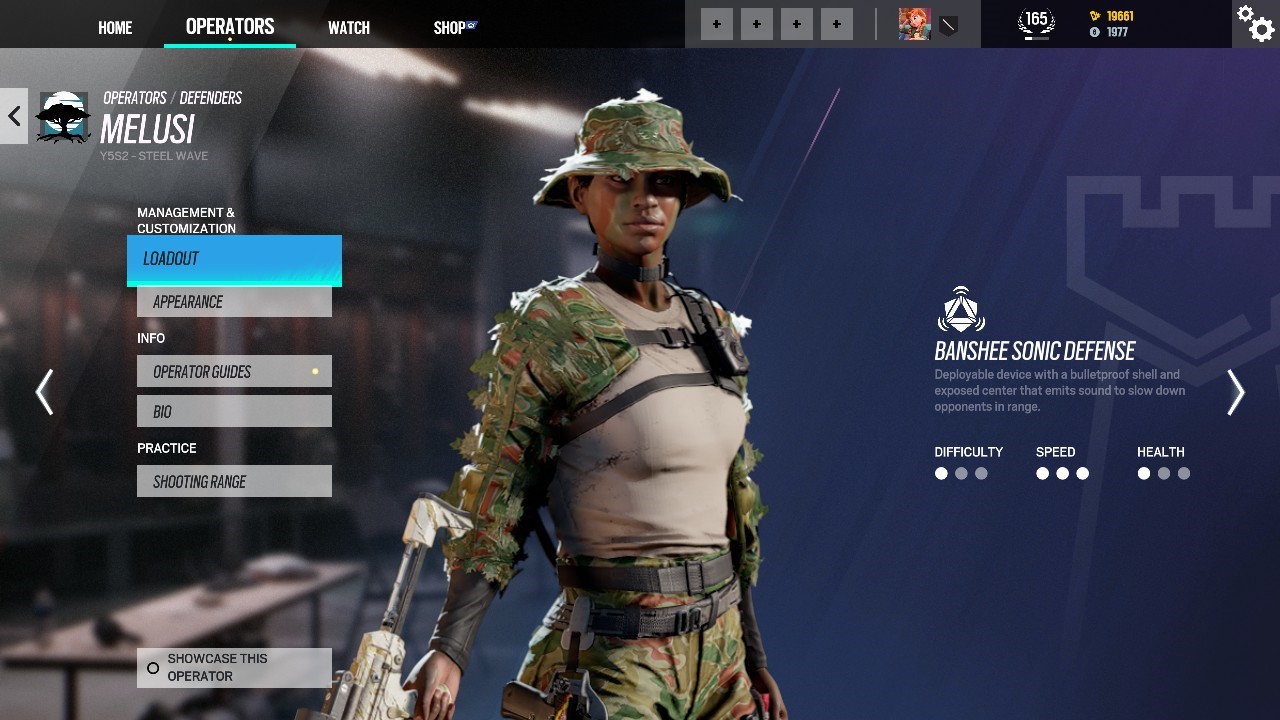Open the Loadout menu
Screen dimensions: 1280x720
tap(234, 259)
